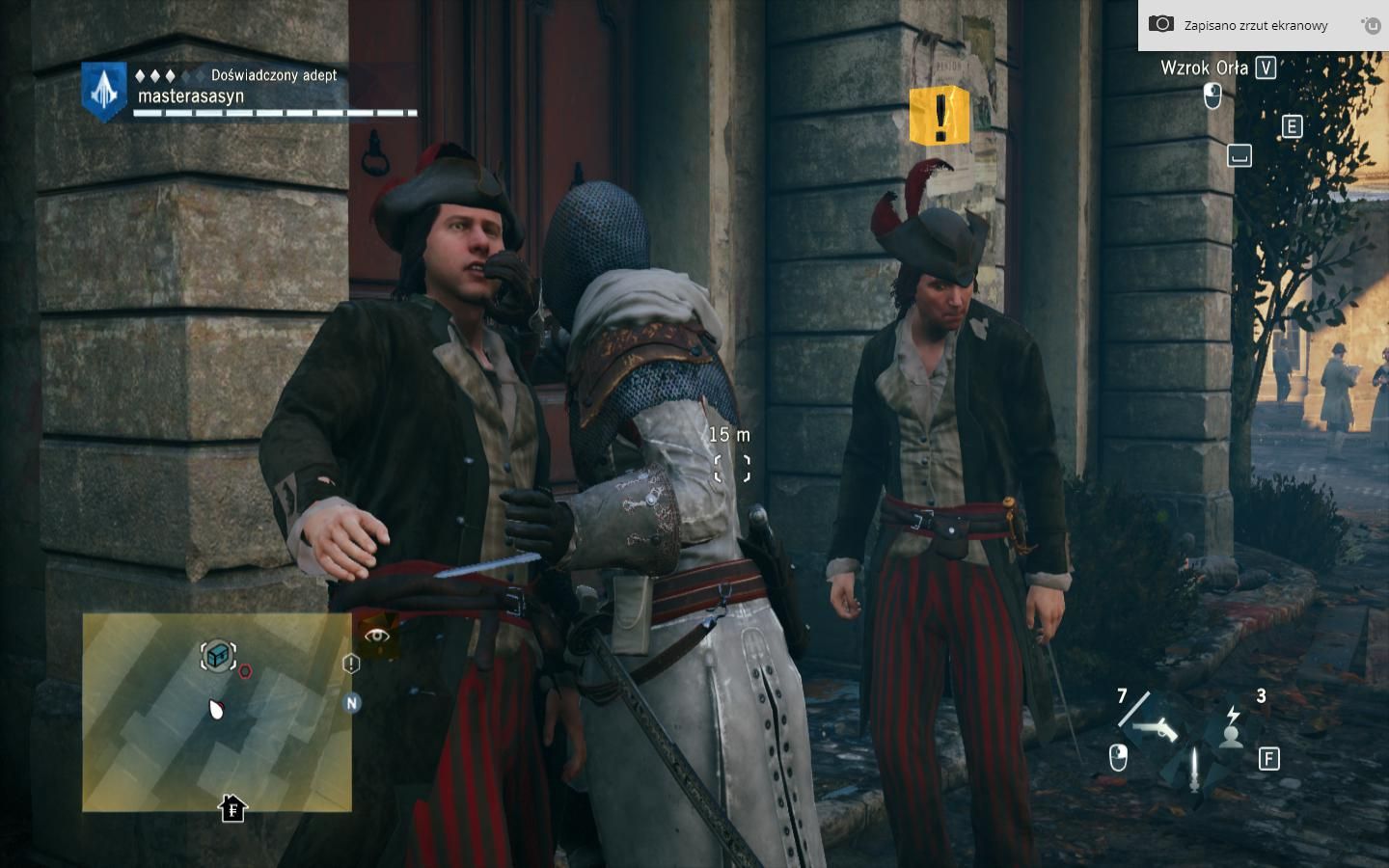
Task: Click the yellow exclamation mission marker
Action: (939, 116)
